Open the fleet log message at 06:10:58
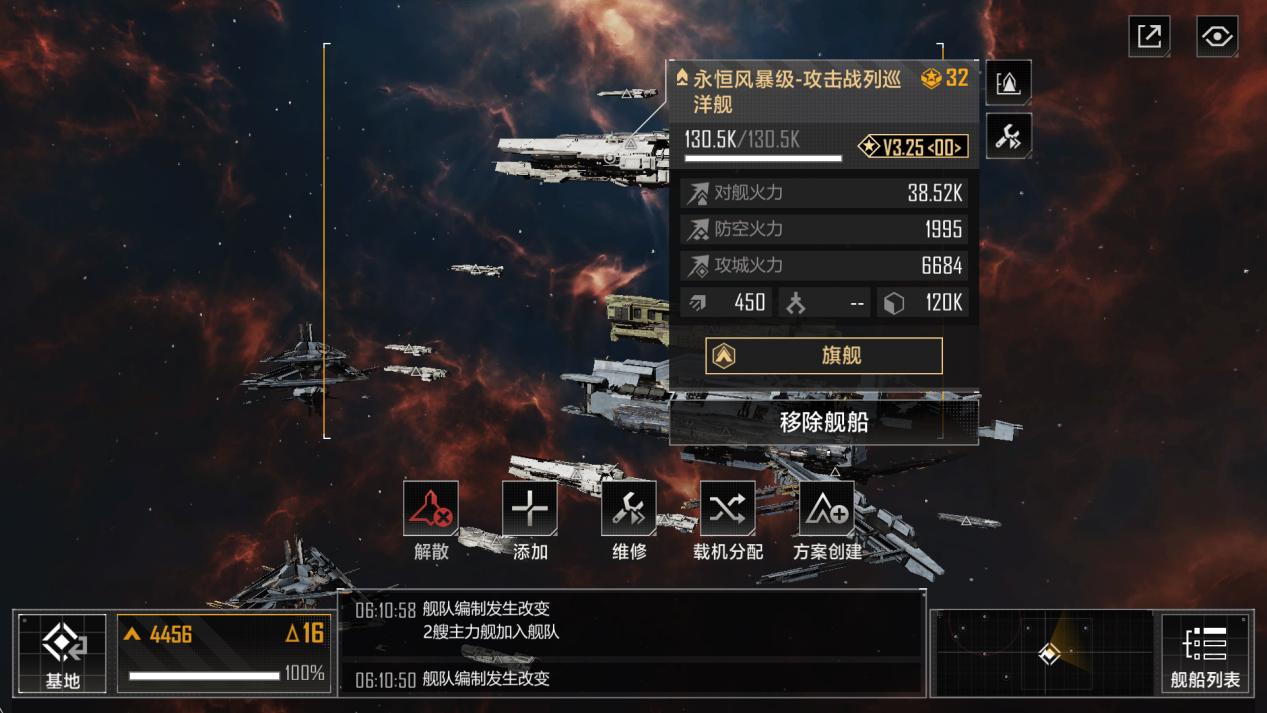Image resolution: width=1267 pixels, height=713 pixels. tap(630, 620)
